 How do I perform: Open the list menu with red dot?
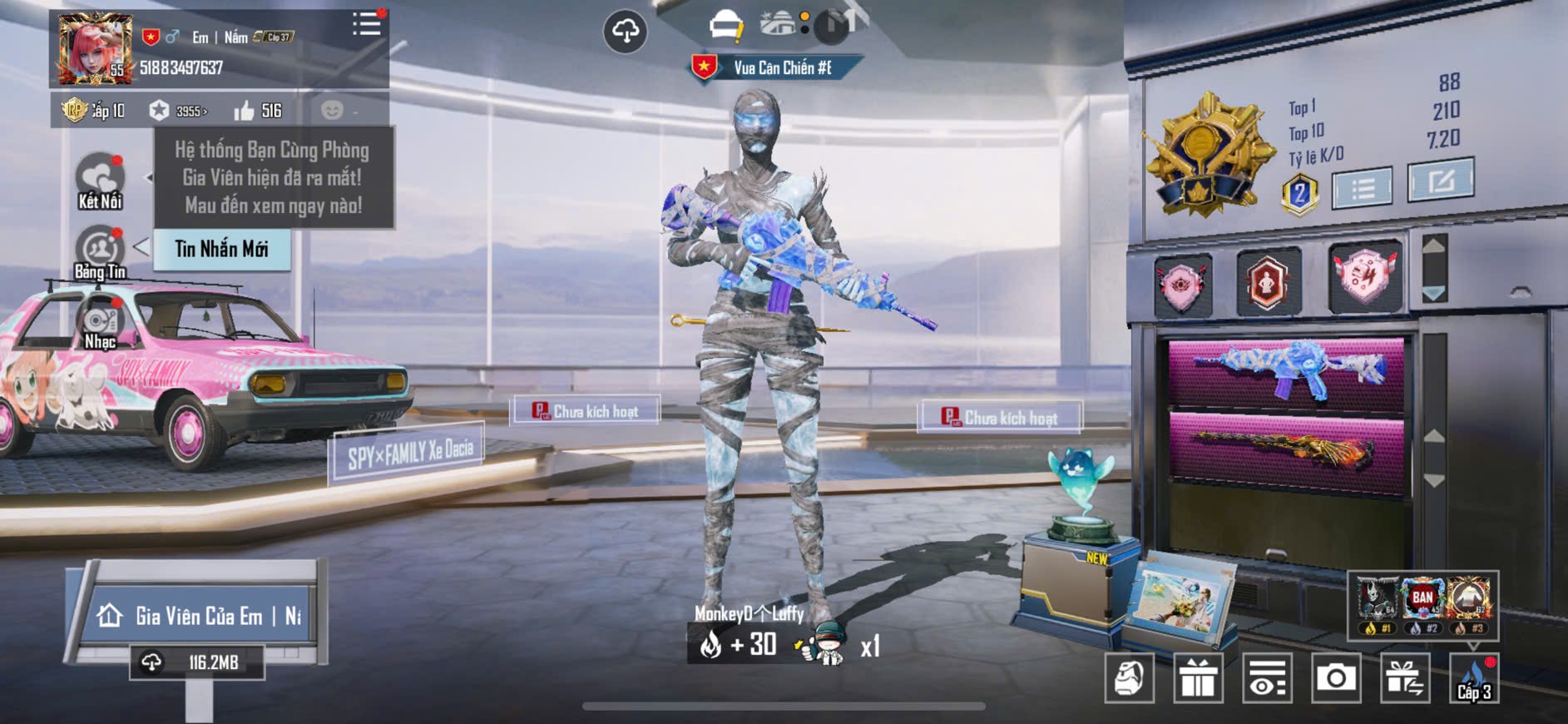tap(366, 24)
